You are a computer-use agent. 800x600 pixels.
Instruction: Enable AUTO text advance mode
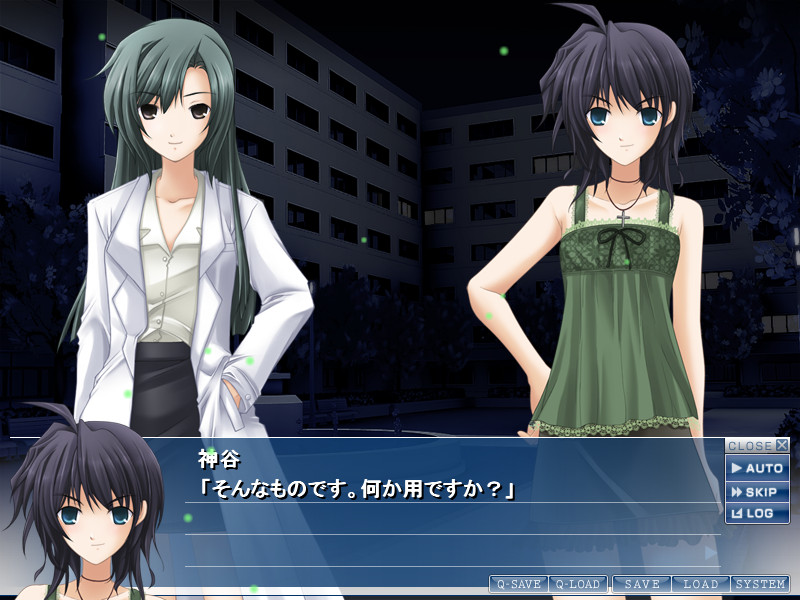pos(757,468)
